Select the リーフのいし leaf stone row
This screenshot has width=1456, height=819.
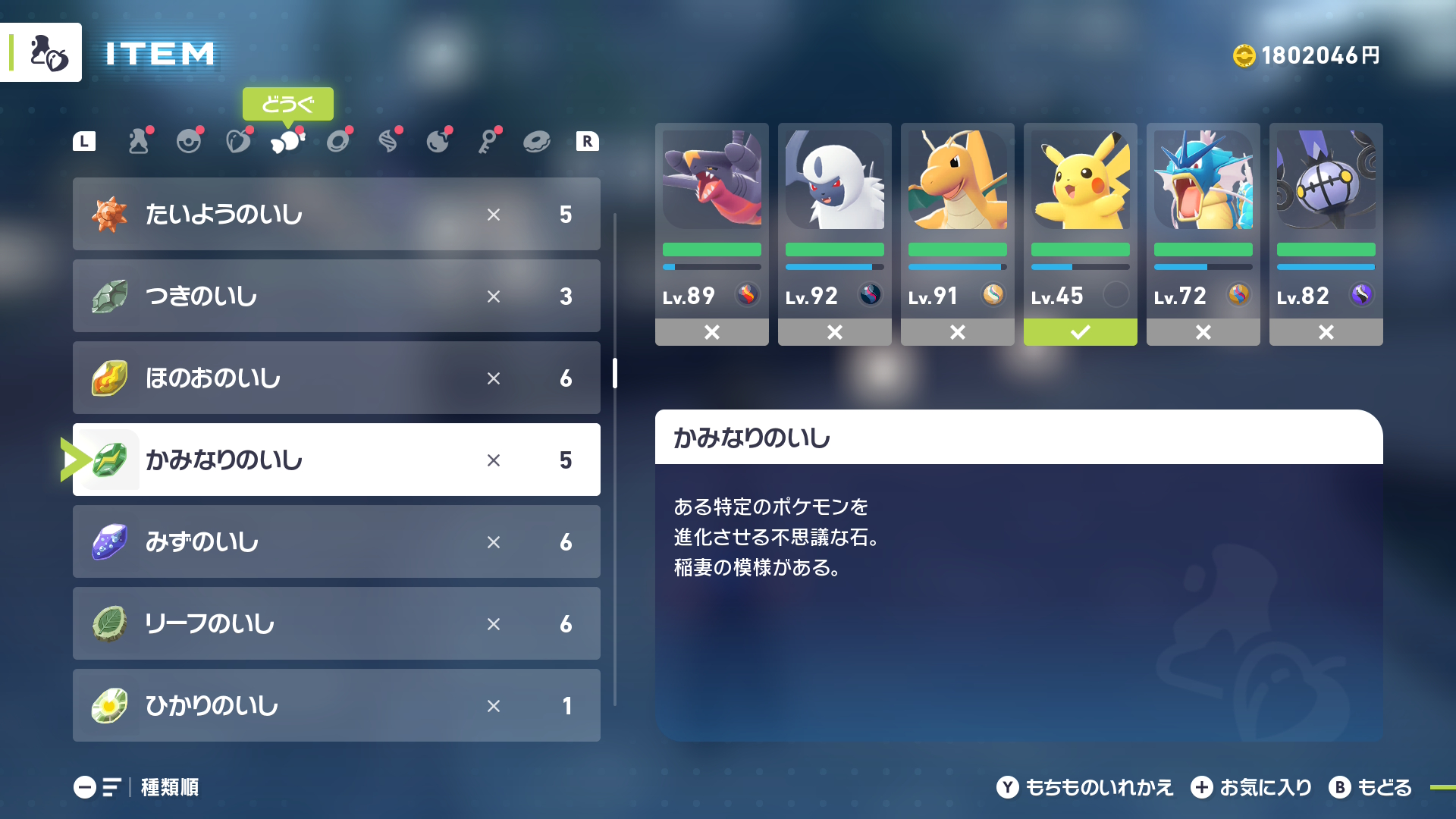click(x=336, y=623)
